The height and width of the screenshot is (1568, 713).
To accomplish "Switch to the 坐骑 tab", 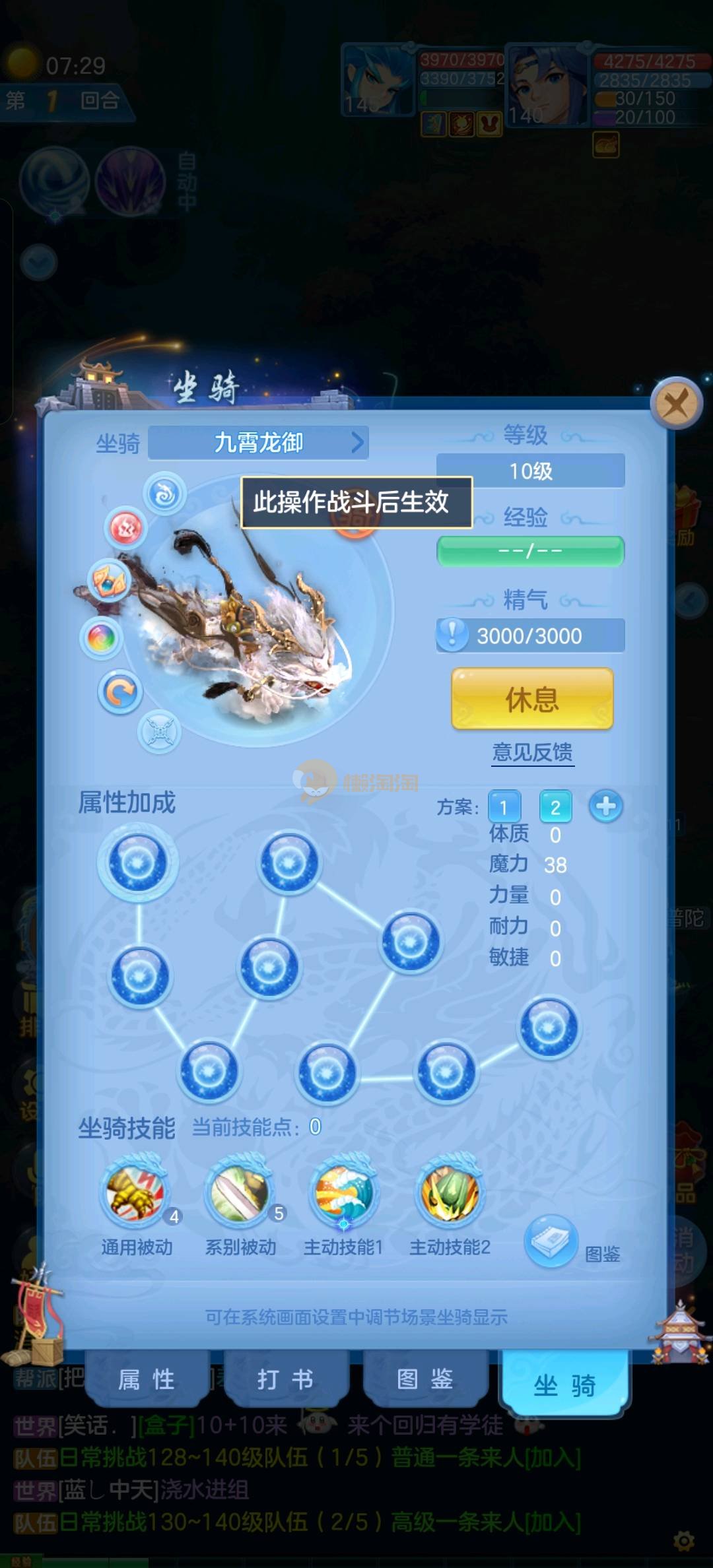I will (564, 1385).
